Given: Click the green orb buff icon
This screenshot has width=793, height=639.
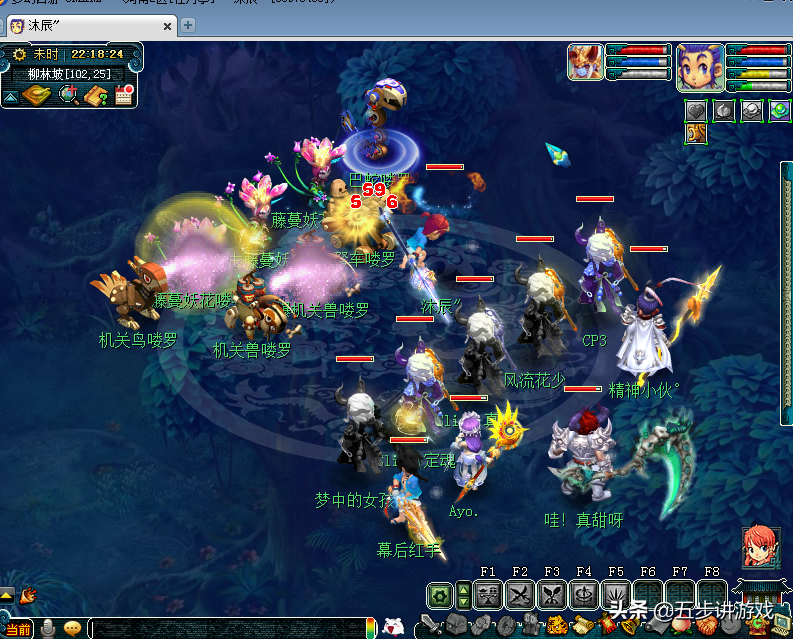Looking at the screenshot, I should pos(780,110).
